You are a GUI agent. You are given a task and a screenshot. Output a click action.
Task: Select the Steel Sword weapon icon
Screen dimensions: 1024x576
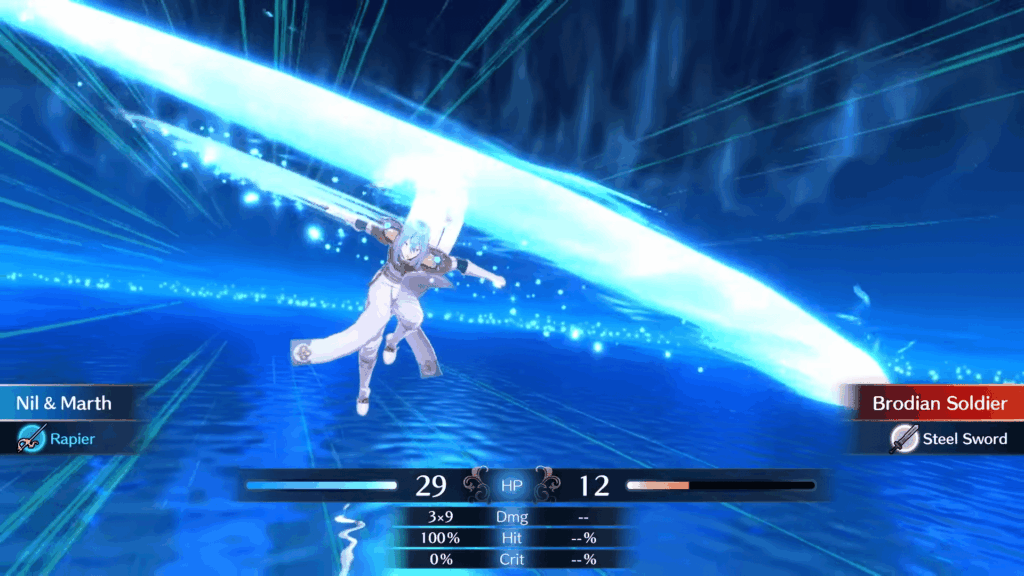pyautogui.click(x=903, y=438)
